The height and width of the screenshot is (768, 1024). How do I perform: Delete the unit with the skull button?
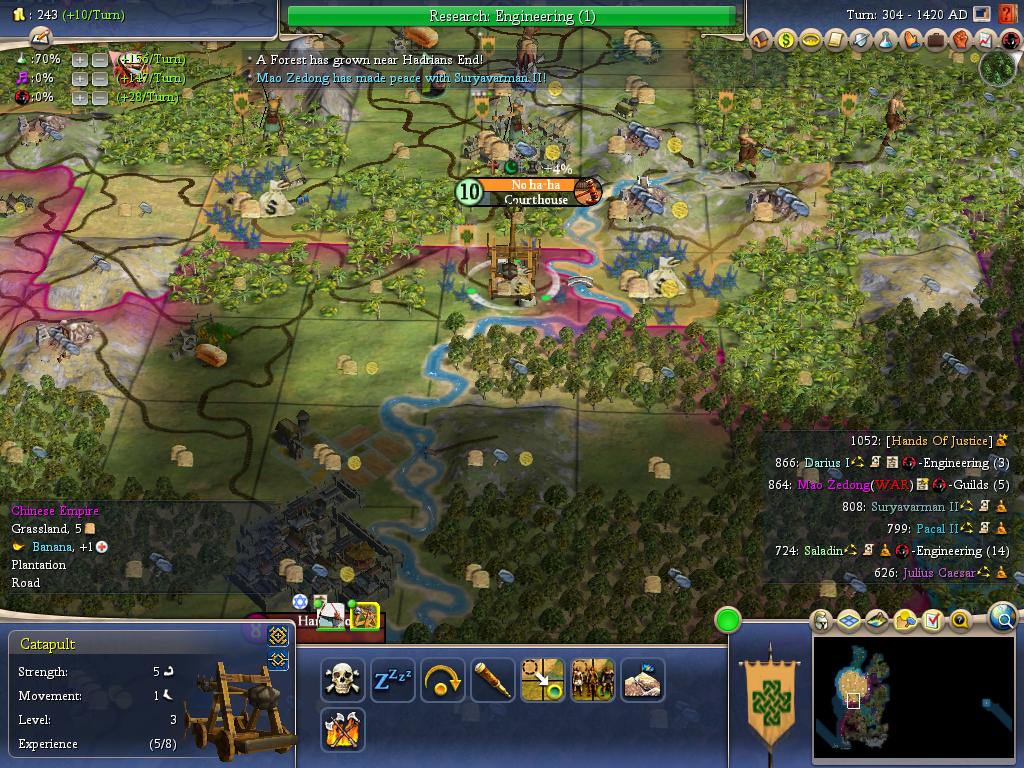click(x=343, y=680)
